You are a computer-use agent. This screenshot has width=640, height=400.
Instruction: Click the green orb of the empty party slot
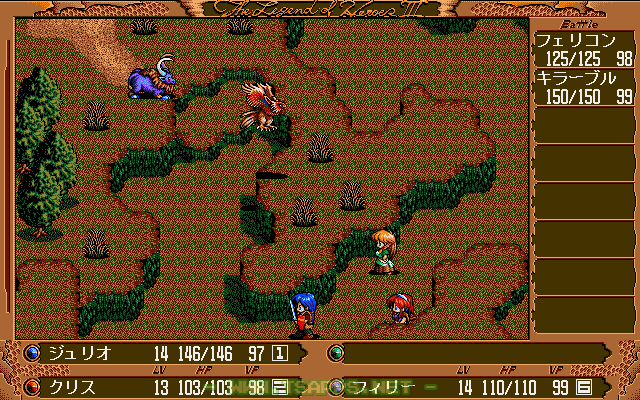tap(337, 353)
